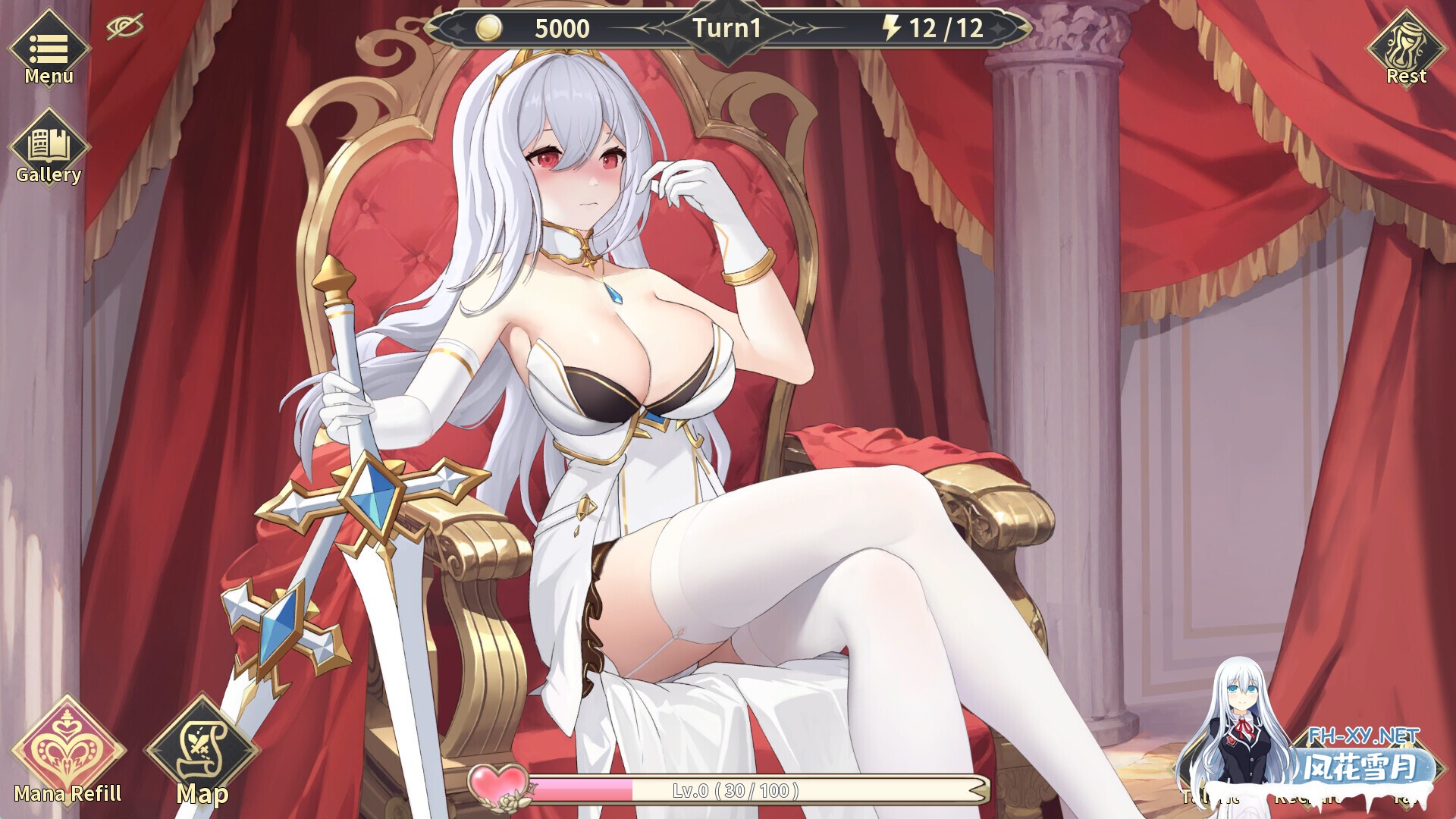Screen dimensions: 1456x819
Task: Hide the UI with the crossed-eye toggle
Action: [x=126, y=27]
